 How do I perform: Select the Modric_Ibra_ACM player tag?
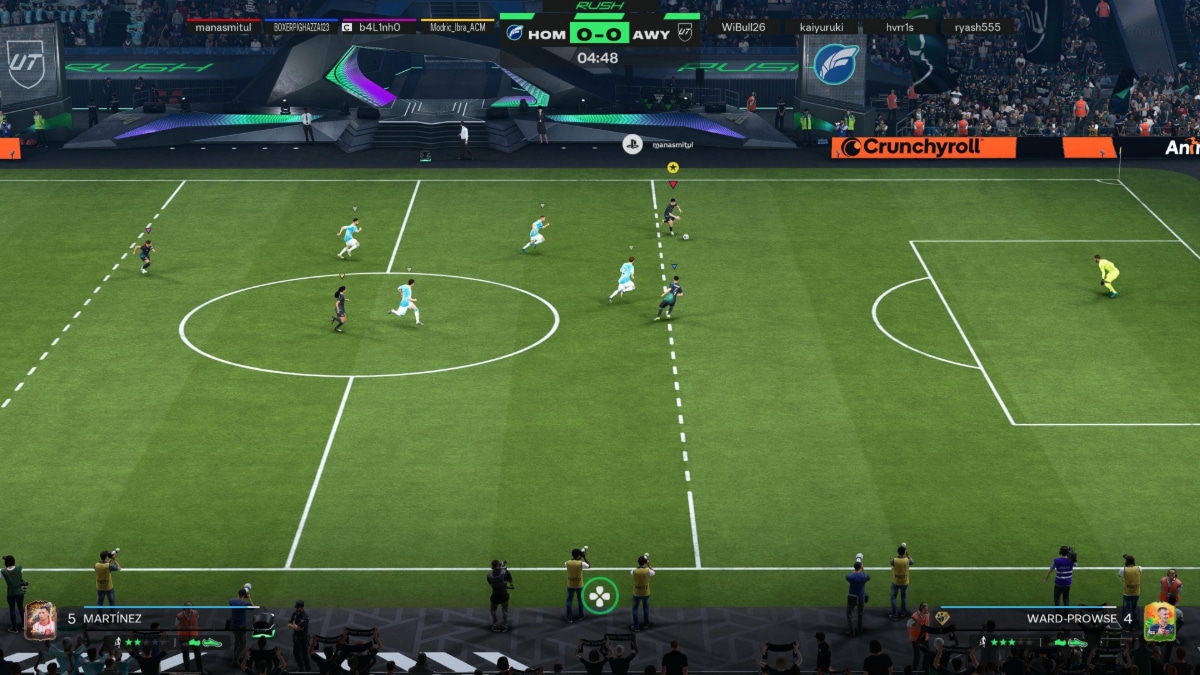tap(457, 27)
